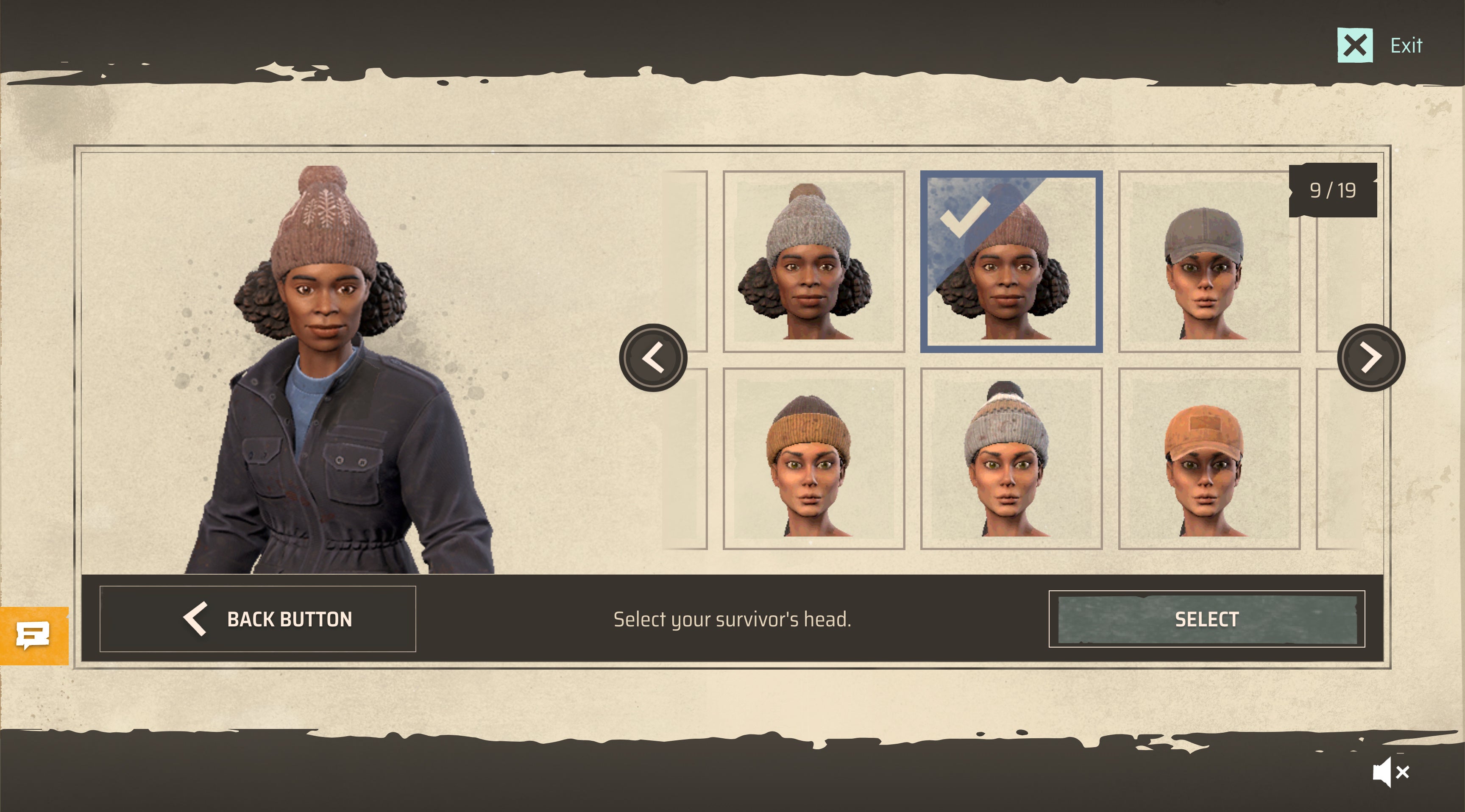Toggle the muted sound speaker icon
Screen dimensions: 1465x812
click(1390, 772)
